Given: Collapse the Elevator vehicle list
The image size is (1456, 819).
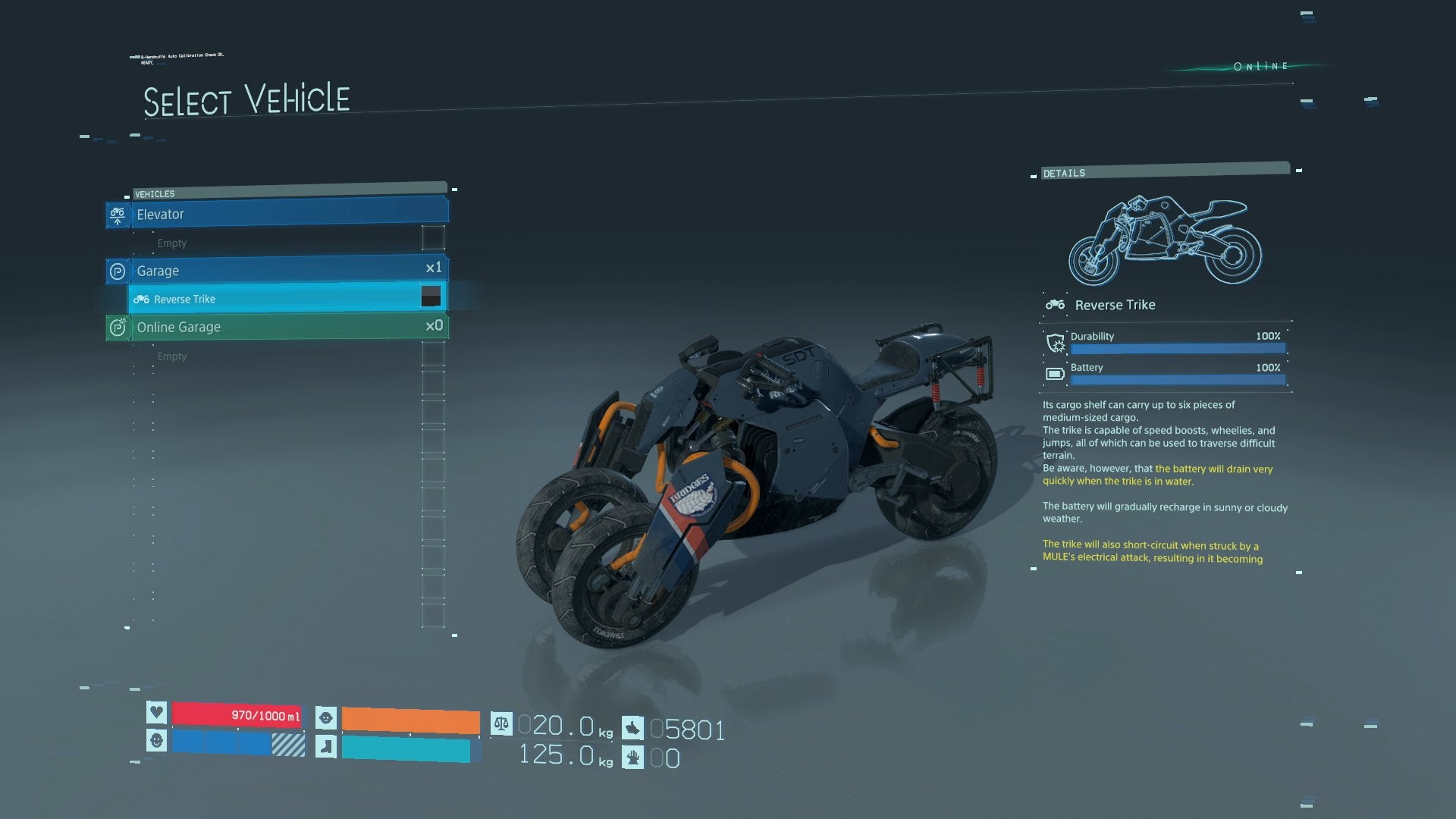Looking at the screenshot, I should [281, 215].
